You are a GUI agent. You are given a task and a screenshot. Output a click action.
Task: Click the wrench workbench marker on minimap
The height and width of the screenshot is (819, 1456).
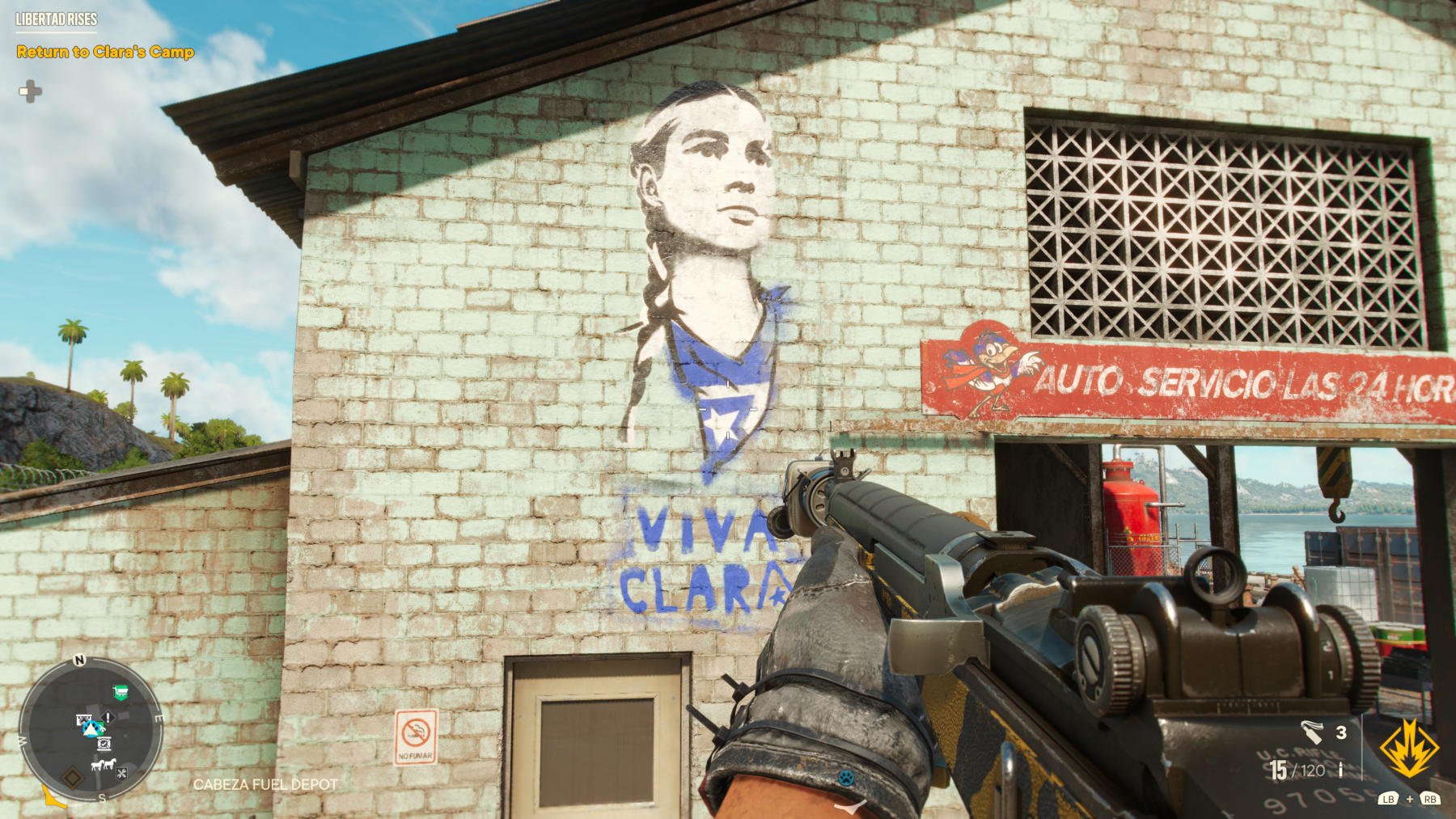pyautogui.click(x=121, y=774)
